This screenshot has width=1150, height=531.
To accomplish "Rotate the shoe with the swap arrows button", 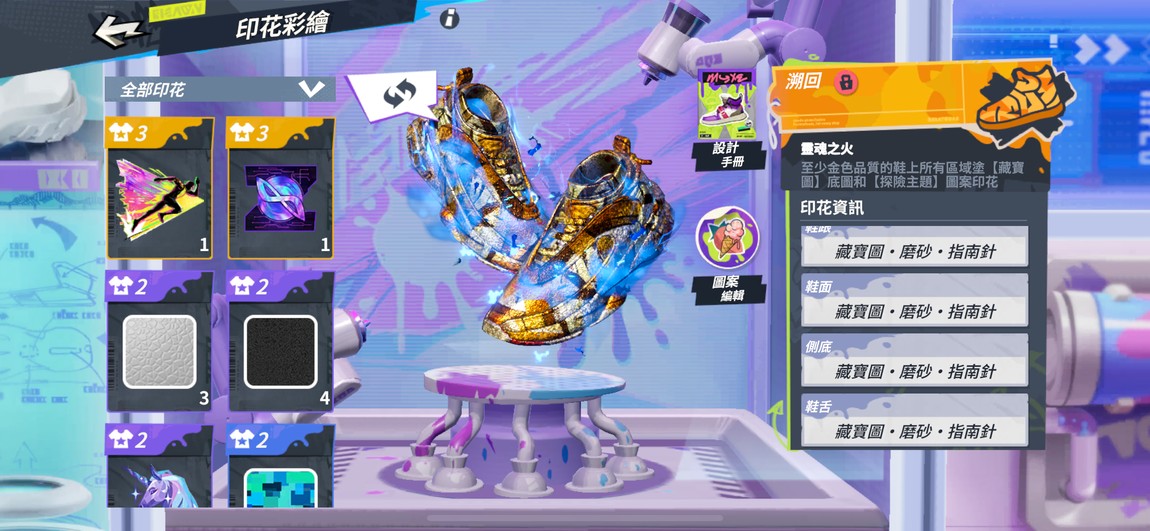I will tap(397, 95).
